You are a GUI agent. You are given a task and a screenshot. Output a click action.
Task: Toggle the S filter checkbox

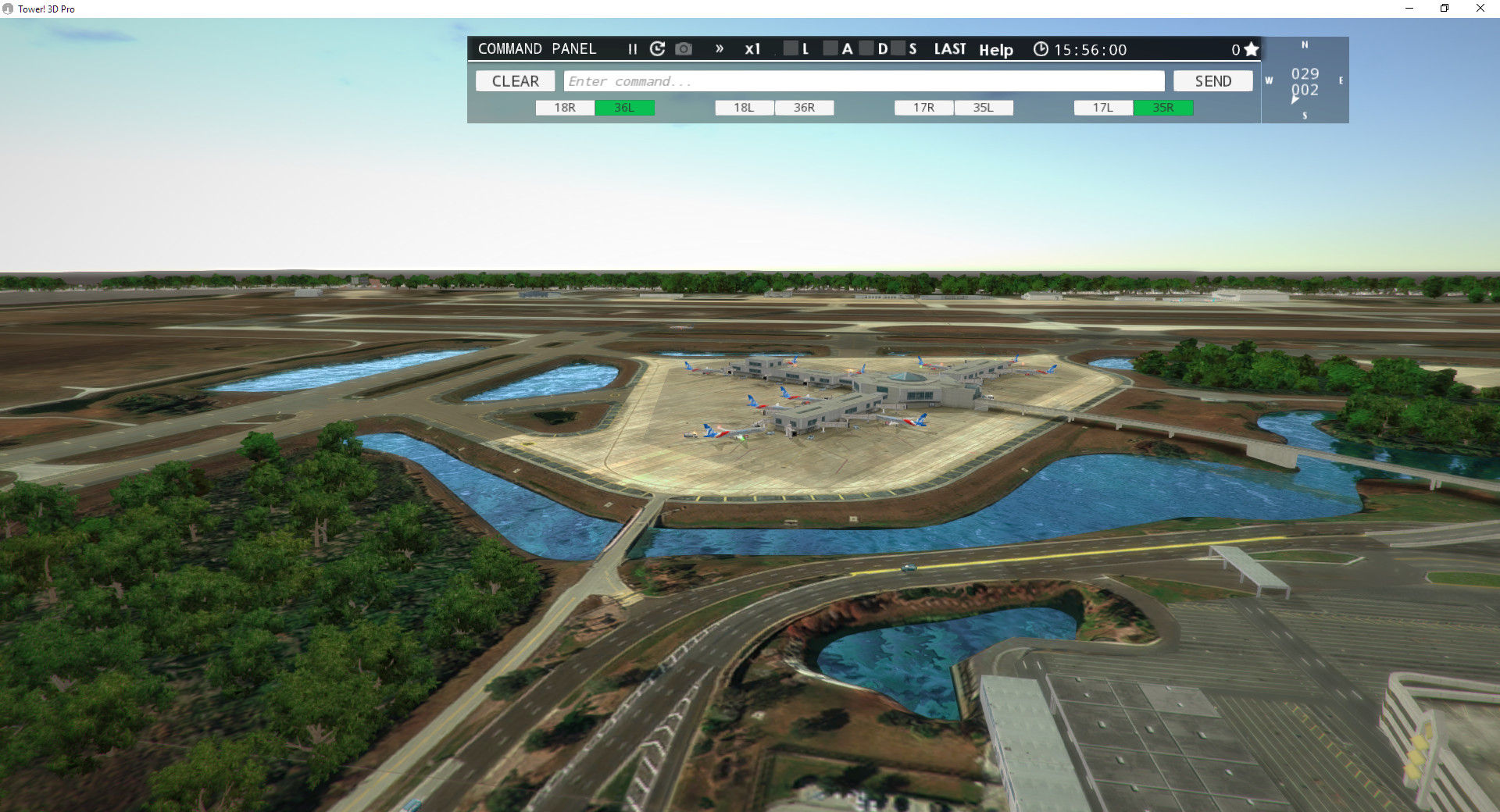pyautogui.click(x=898, y=48)
